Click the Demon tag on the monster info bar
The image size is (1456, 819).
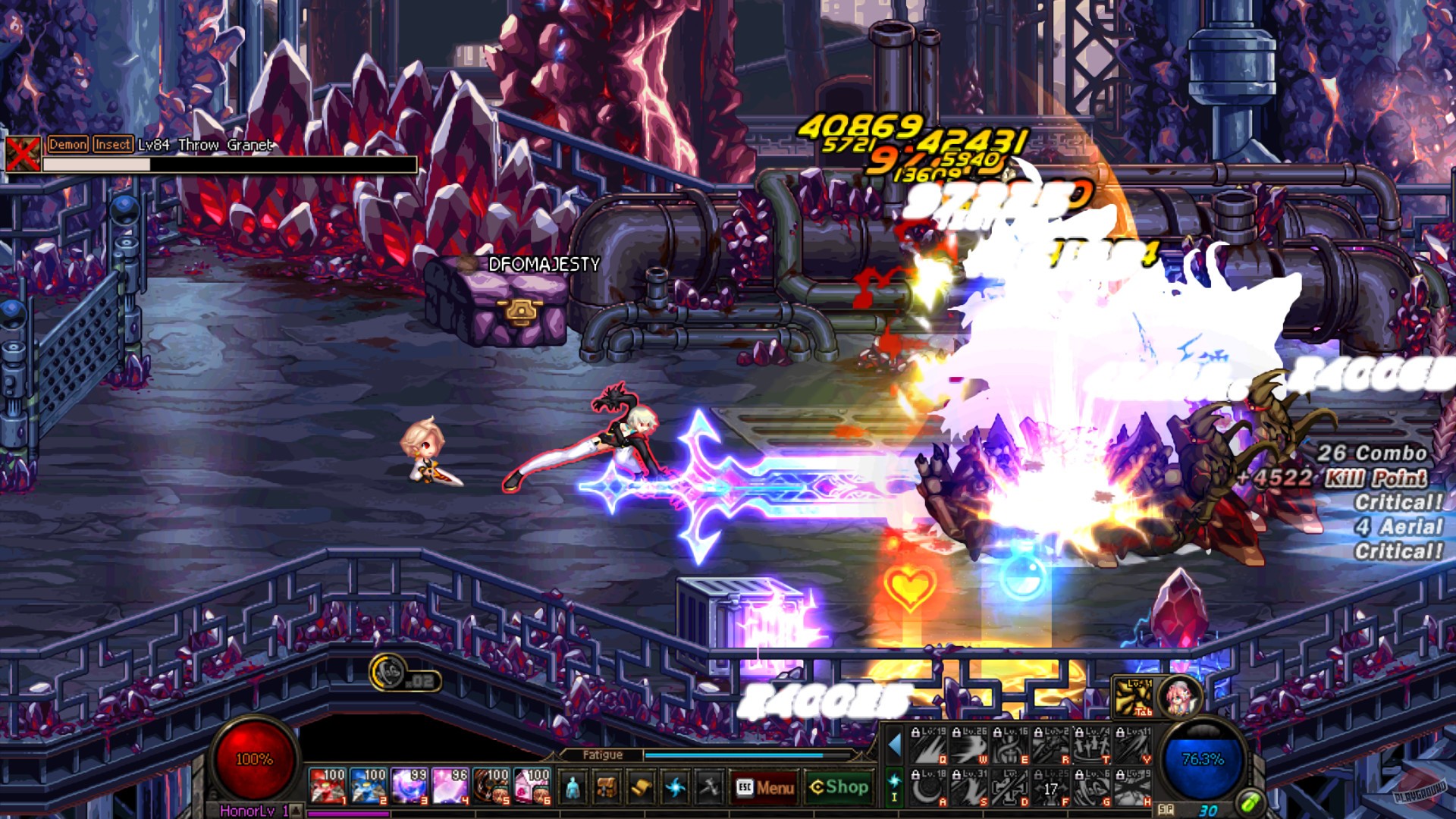(x=67, y=143)
